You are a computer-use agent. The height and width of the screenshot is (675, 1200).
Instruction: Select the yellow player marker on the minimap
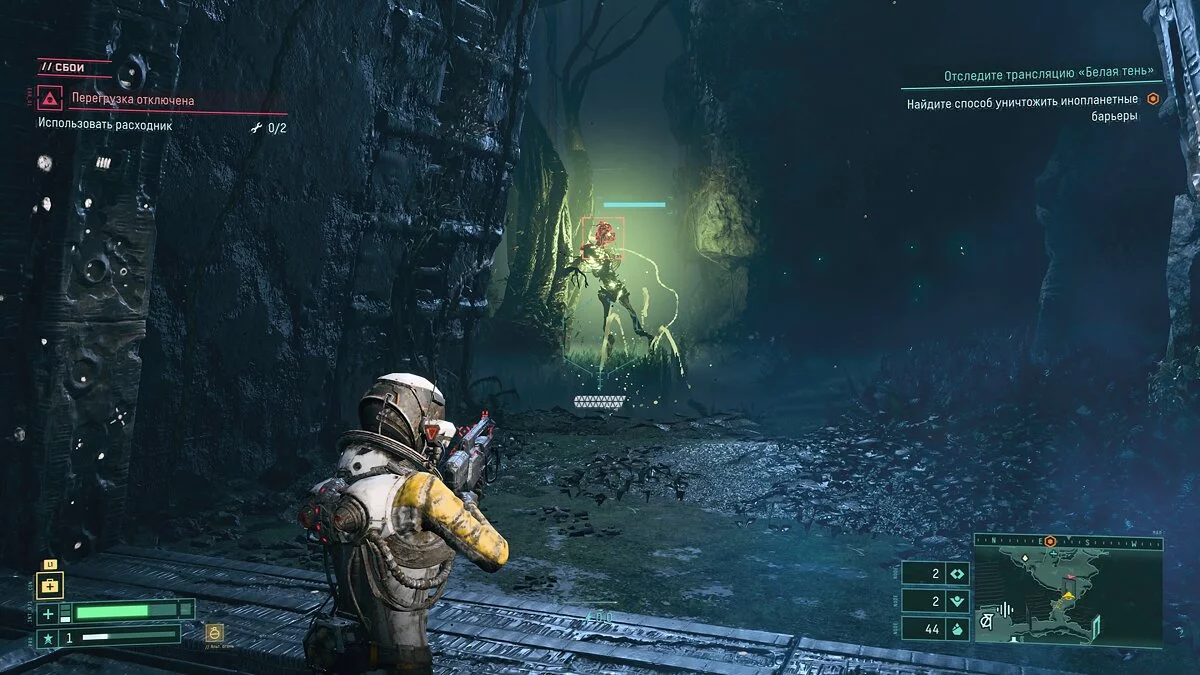(x=1068, y=595)
